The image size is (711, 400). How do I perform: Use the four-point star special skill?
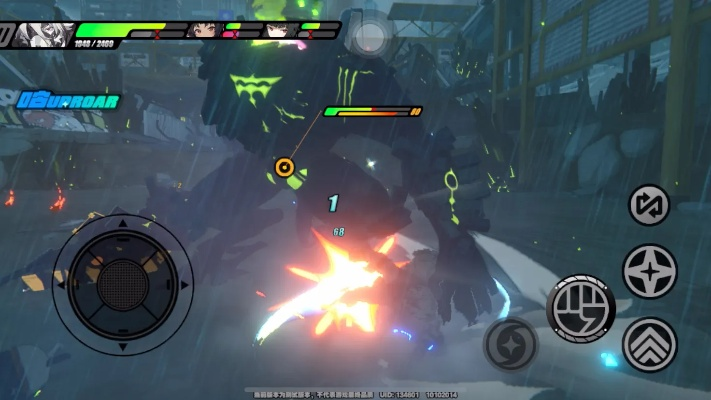pyautogui.click(x=649, y=271)
